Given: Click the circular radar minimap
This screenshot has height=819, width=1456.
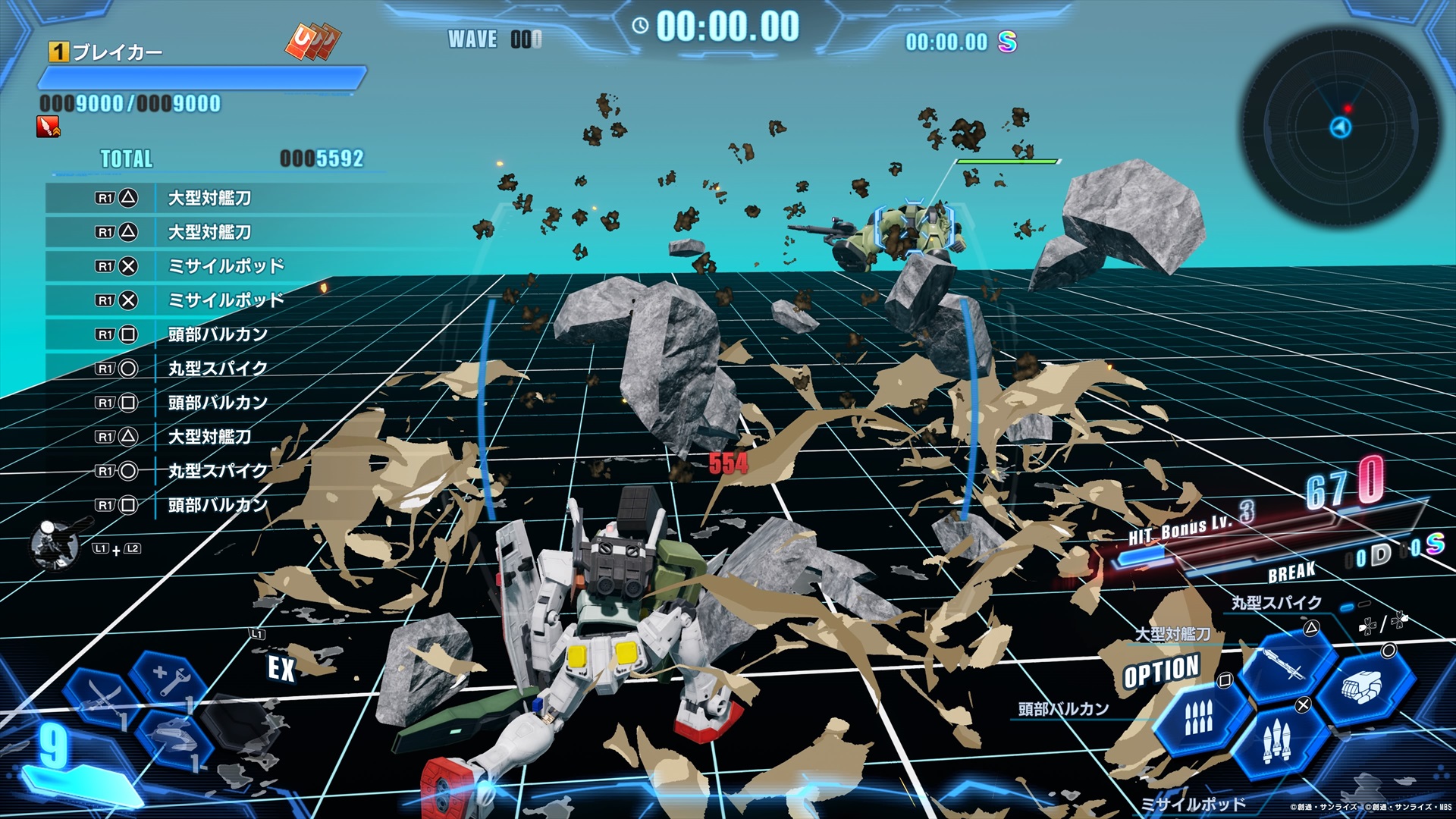Looking at the screenshot, I should click(x=1340, y=126).
